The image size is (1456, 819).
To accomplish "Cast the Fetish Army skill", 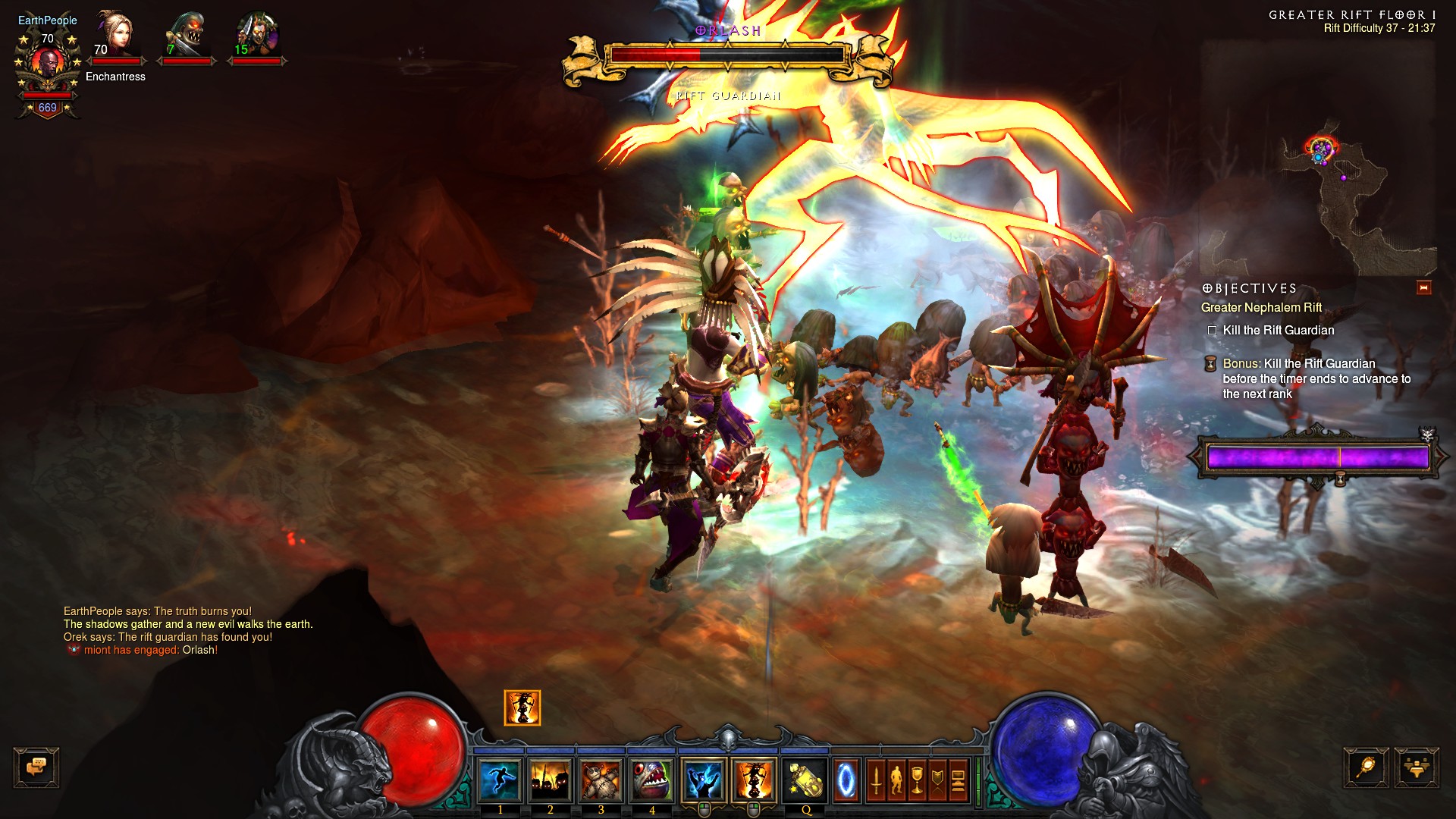I will (551, 779).
